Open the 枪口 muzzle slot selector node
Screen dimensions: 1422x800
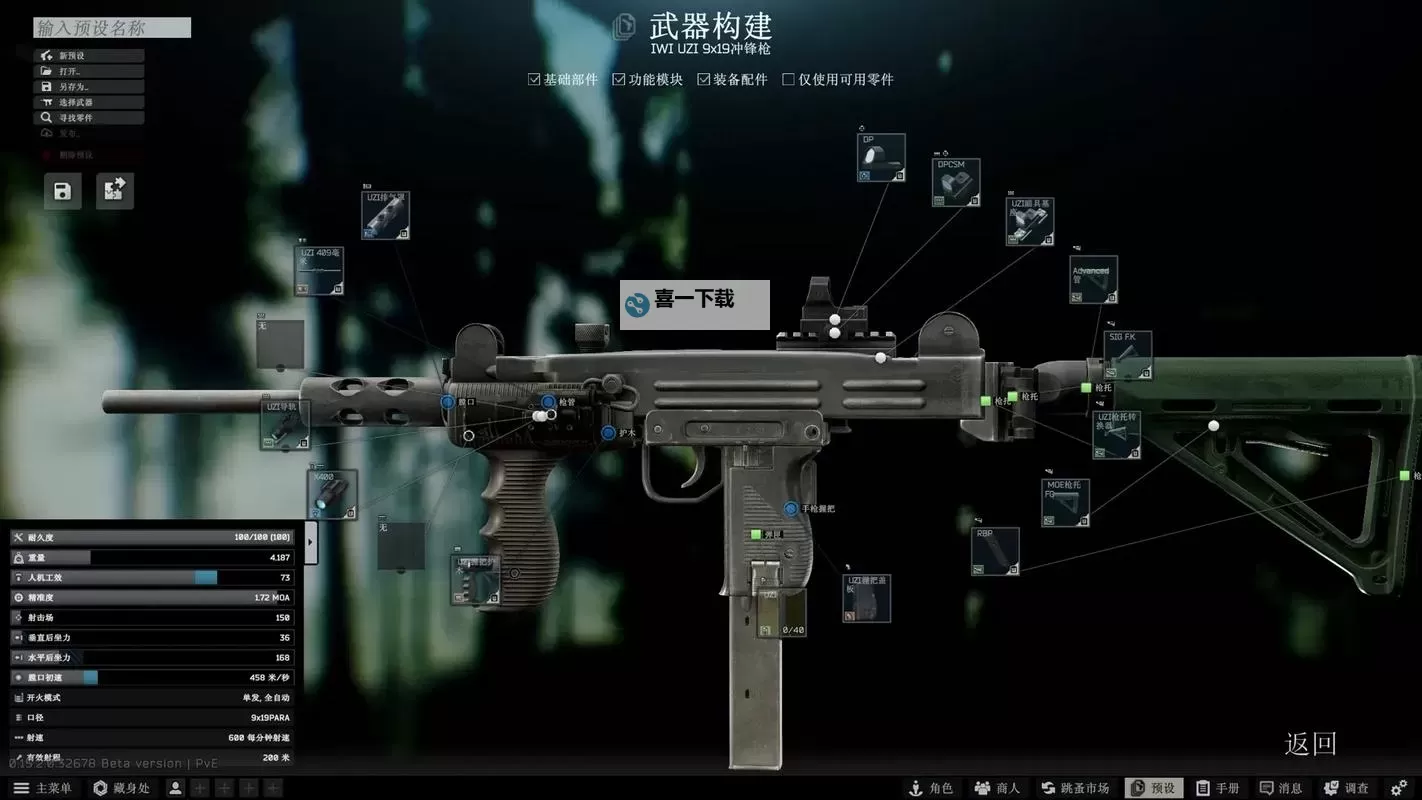(447, 400)
